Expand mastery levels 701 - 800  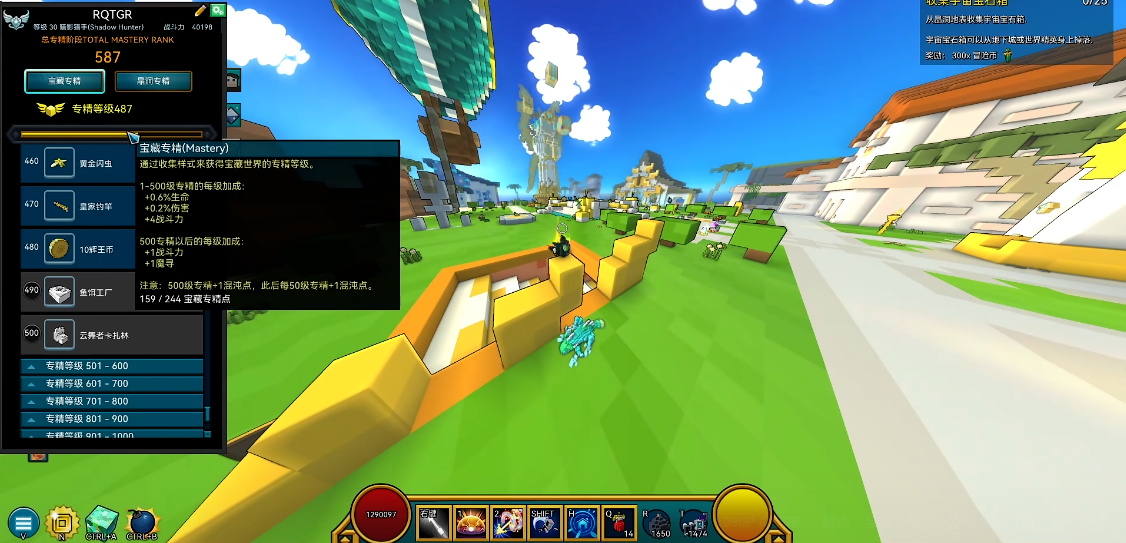(x=112, y=401)
